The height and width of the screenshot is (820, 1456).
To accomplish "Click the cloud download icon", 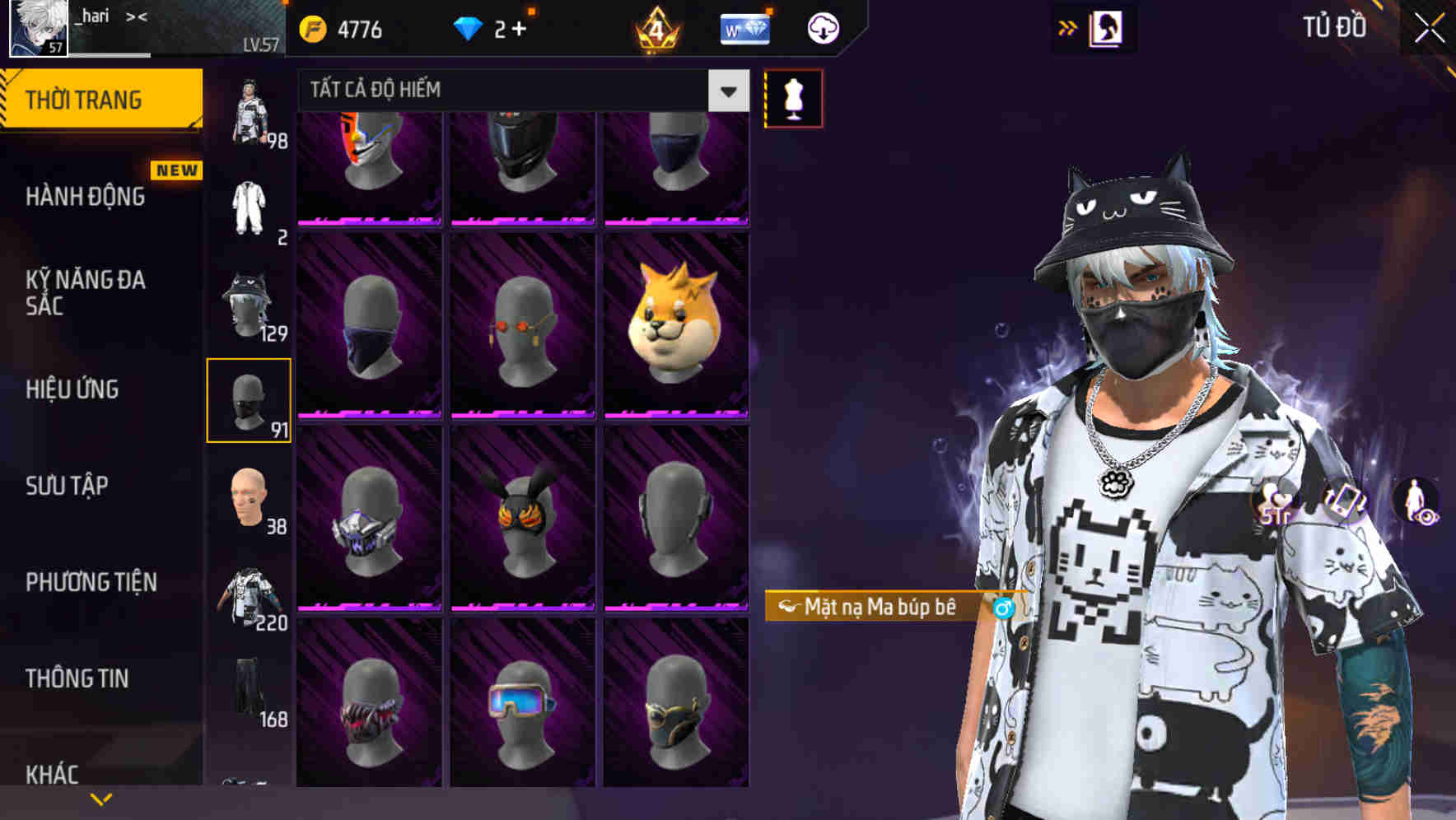I will coord(823,27).
